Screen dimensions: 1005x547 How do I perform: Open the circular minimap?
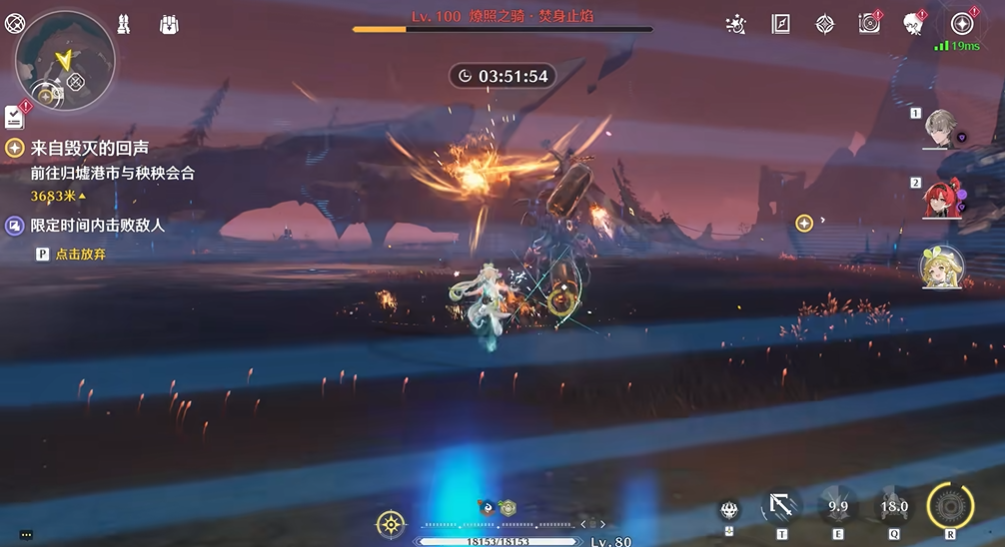65,62
